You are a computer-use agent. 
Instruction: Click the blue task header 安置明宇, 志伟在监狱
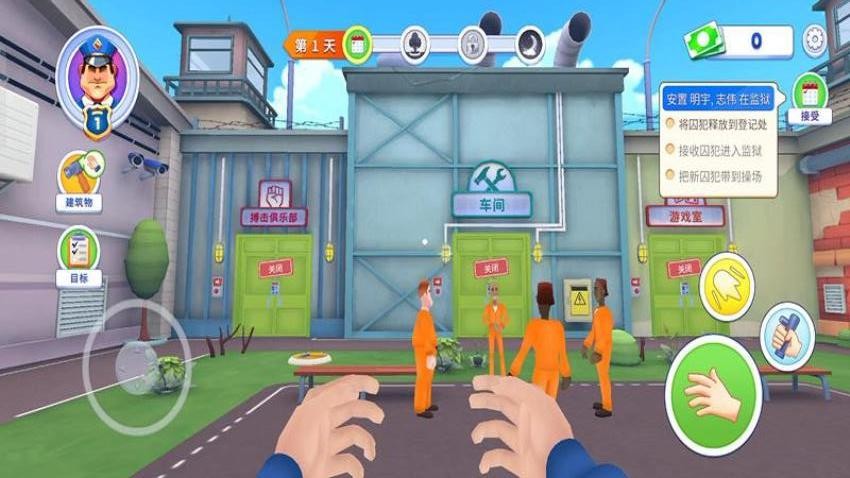click(719, 98)
